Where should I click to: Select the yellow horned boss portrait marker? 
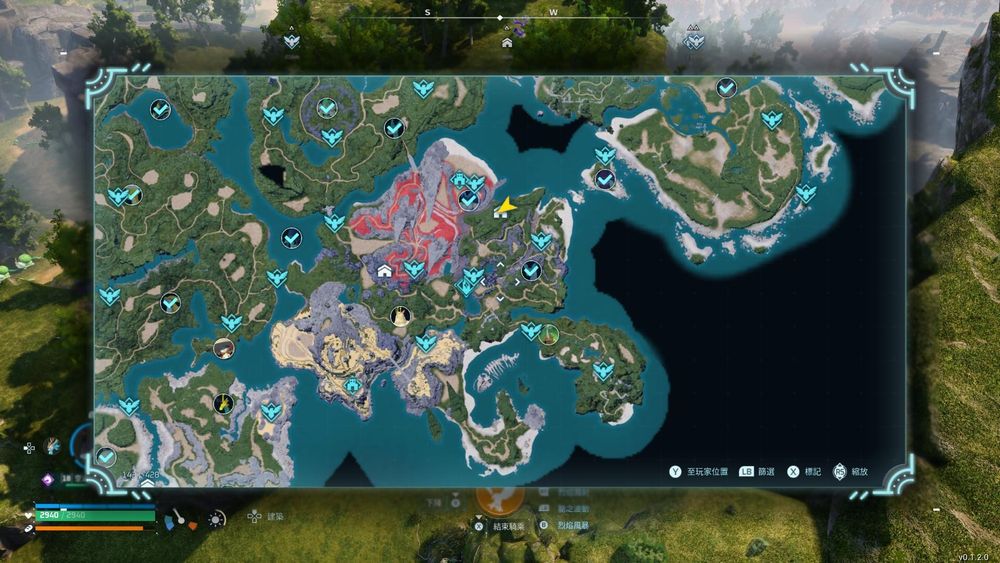400,316
